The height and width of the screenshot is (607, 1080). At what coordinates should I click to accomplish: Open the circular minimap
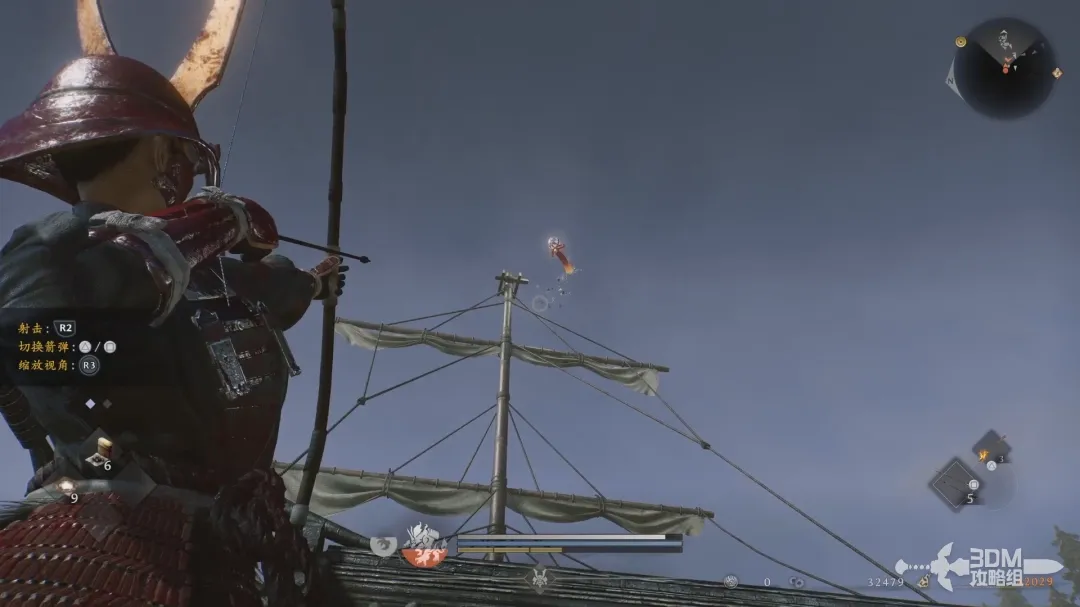pos(1003,67)
